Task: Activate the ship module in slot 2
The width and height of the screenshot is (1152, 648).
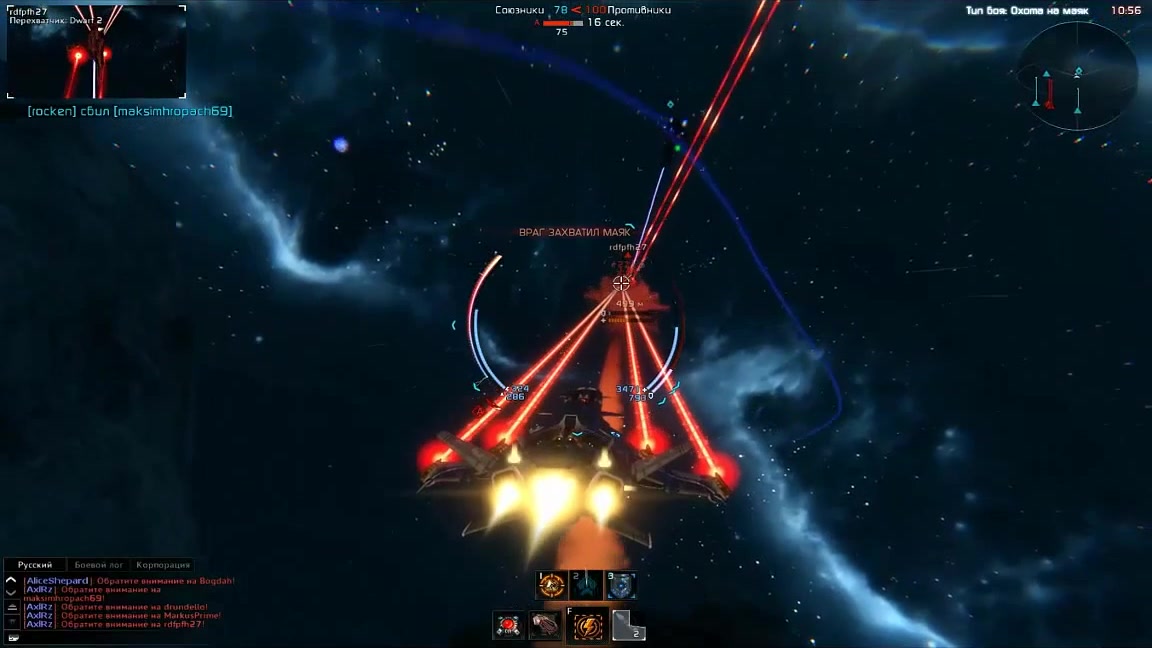Action: pos(587,585)
